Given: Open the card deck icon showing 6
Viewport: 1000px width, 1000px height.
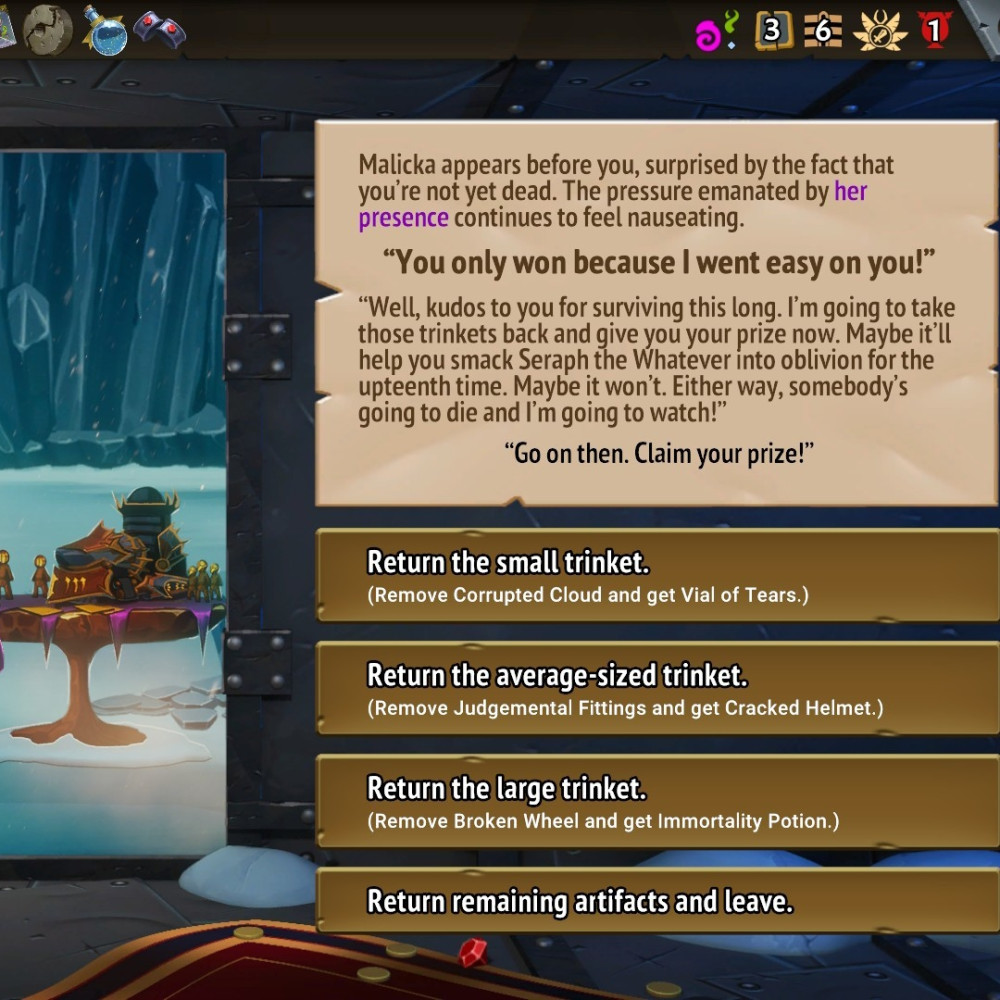Looking at the screenshot, I should click(823, 31).
